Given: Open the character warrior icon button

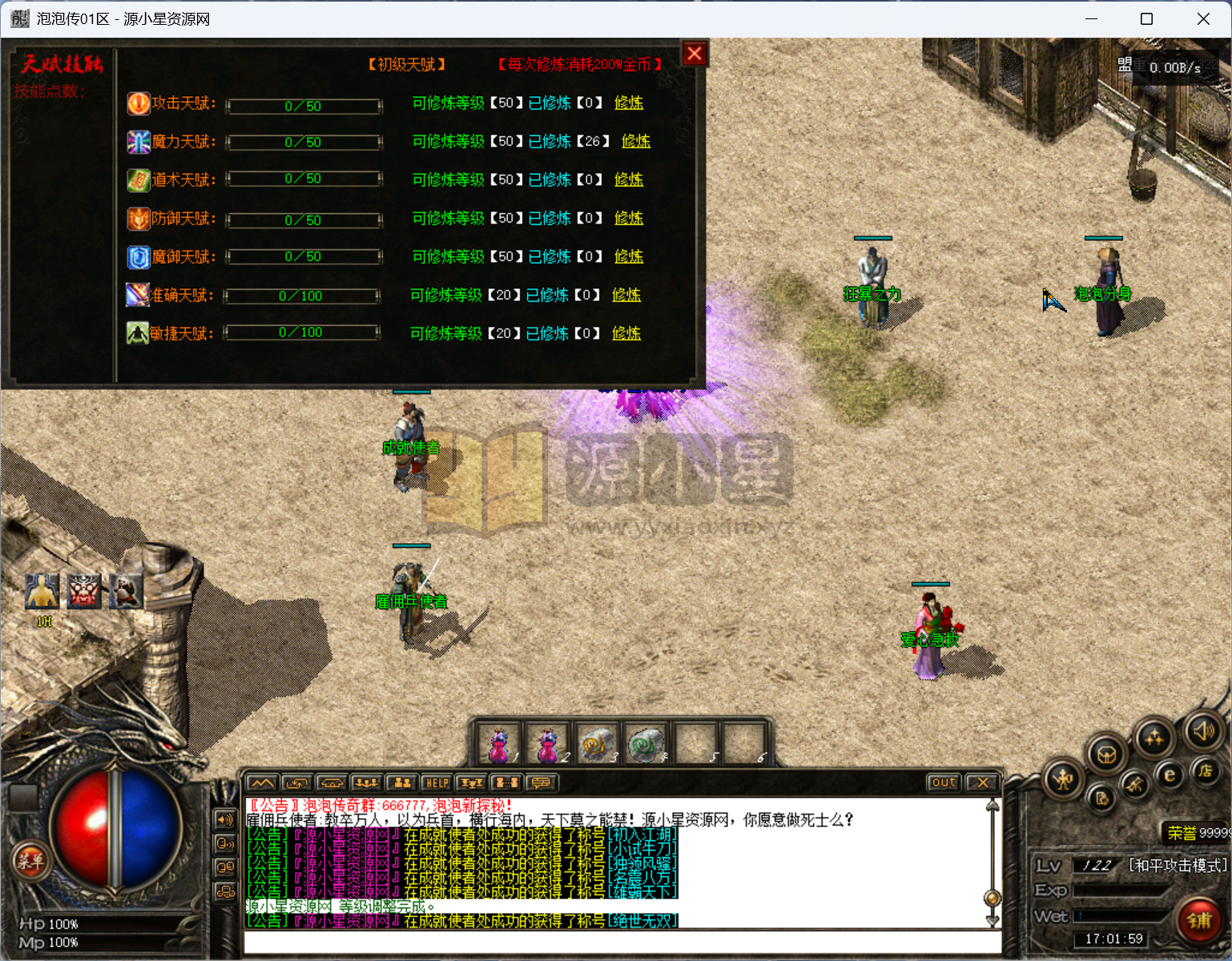Looking at the screenshot, I should pos(1063,778).
